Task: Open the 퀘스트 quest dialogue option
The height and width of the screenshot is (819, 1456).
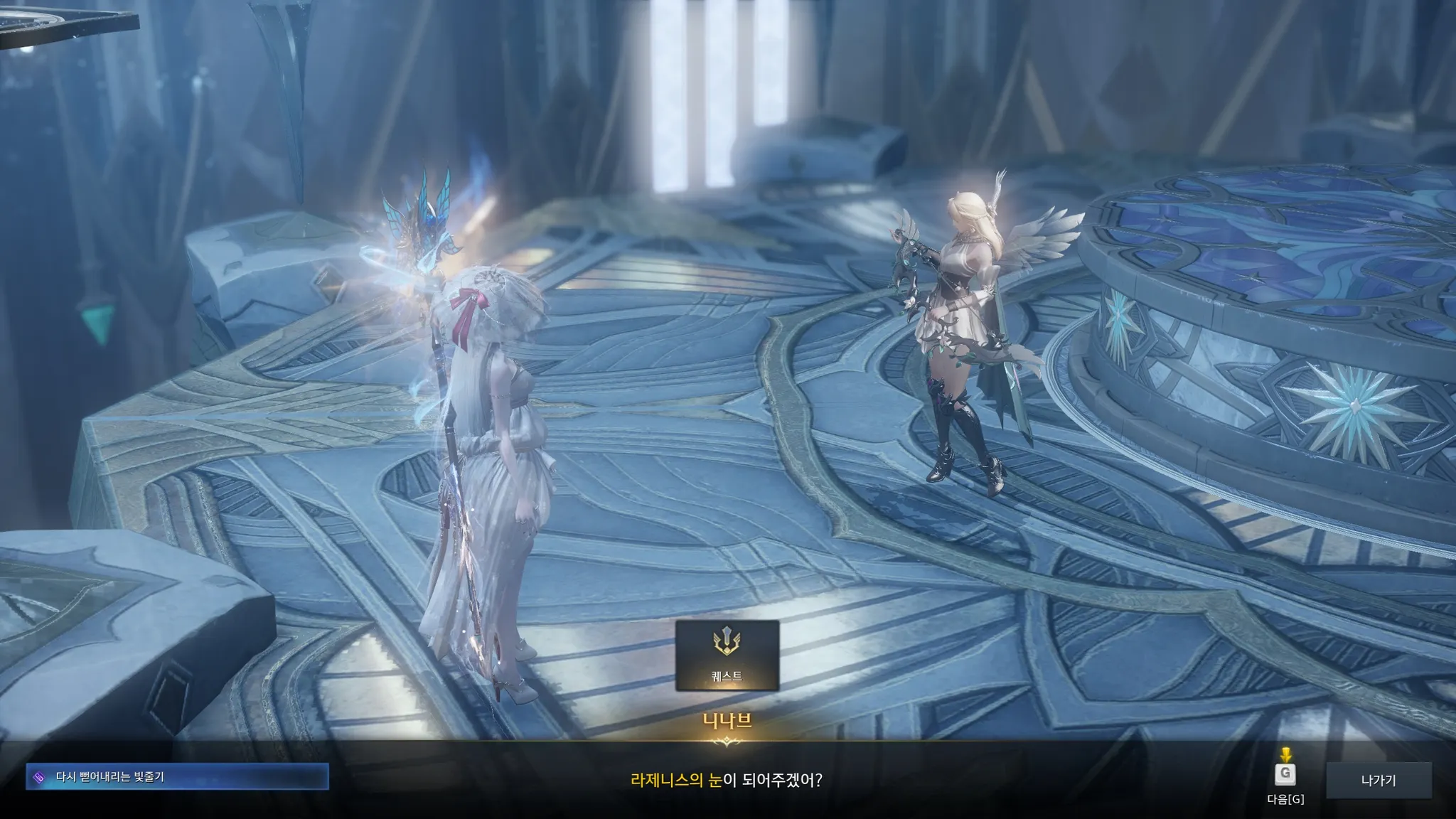Action: [727, 655]
